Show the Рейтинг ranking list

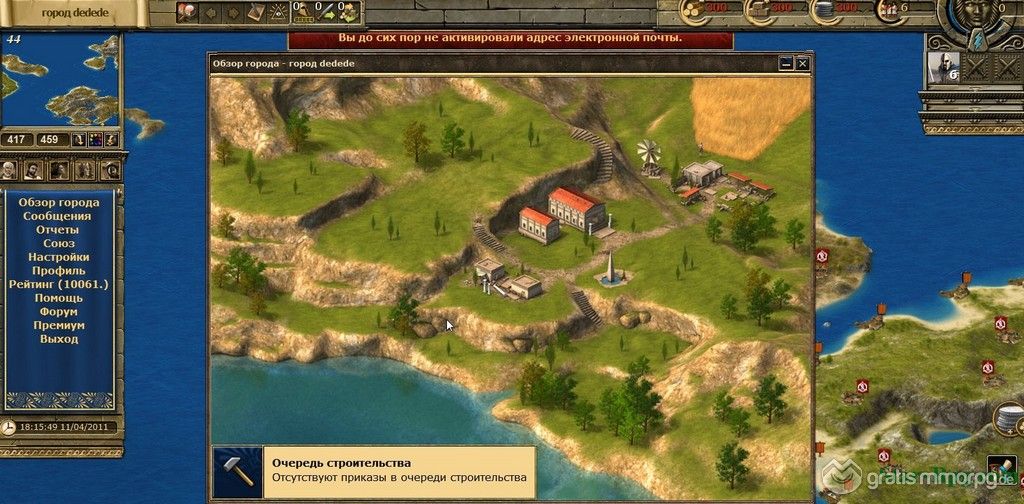(x=58, y=285)
